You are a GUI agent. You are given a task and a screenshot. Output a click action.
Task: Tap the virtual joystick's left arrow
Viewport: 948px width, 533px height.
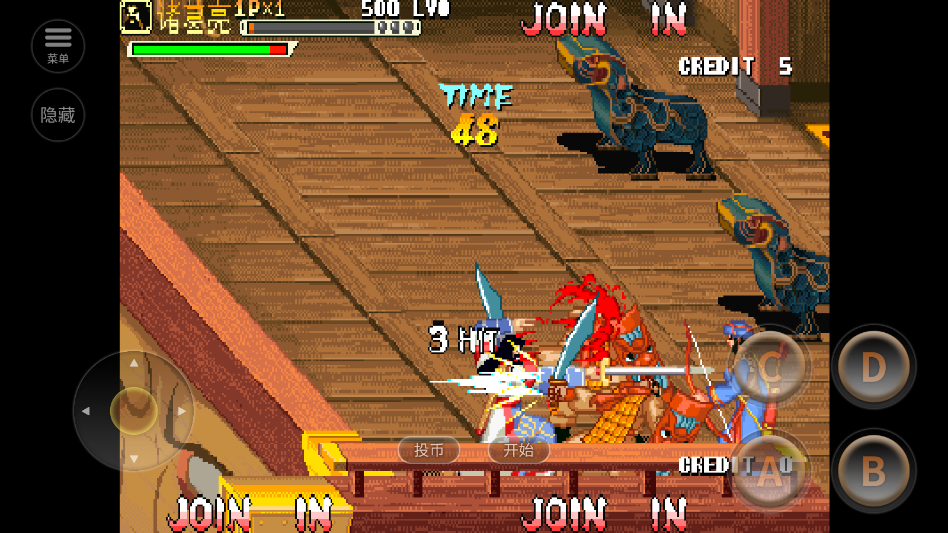86,410
